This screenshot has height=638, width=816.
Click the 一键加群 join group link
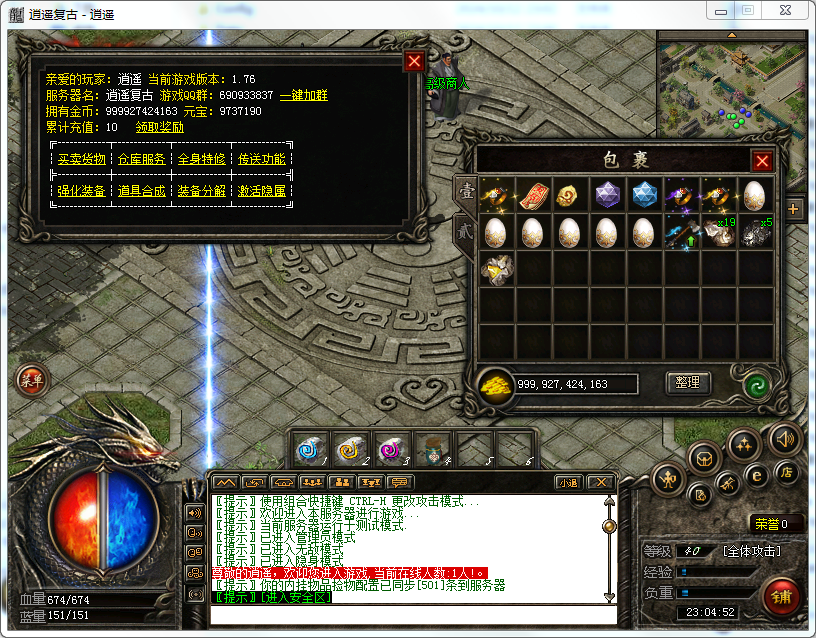click(303, 96)
